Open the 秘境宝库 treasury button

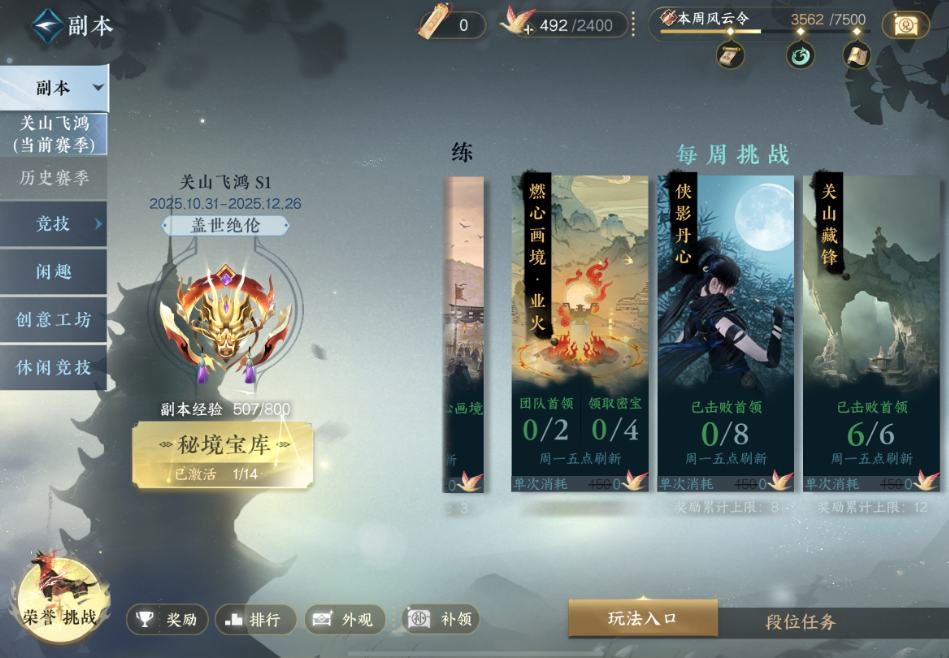click(222, 454)
